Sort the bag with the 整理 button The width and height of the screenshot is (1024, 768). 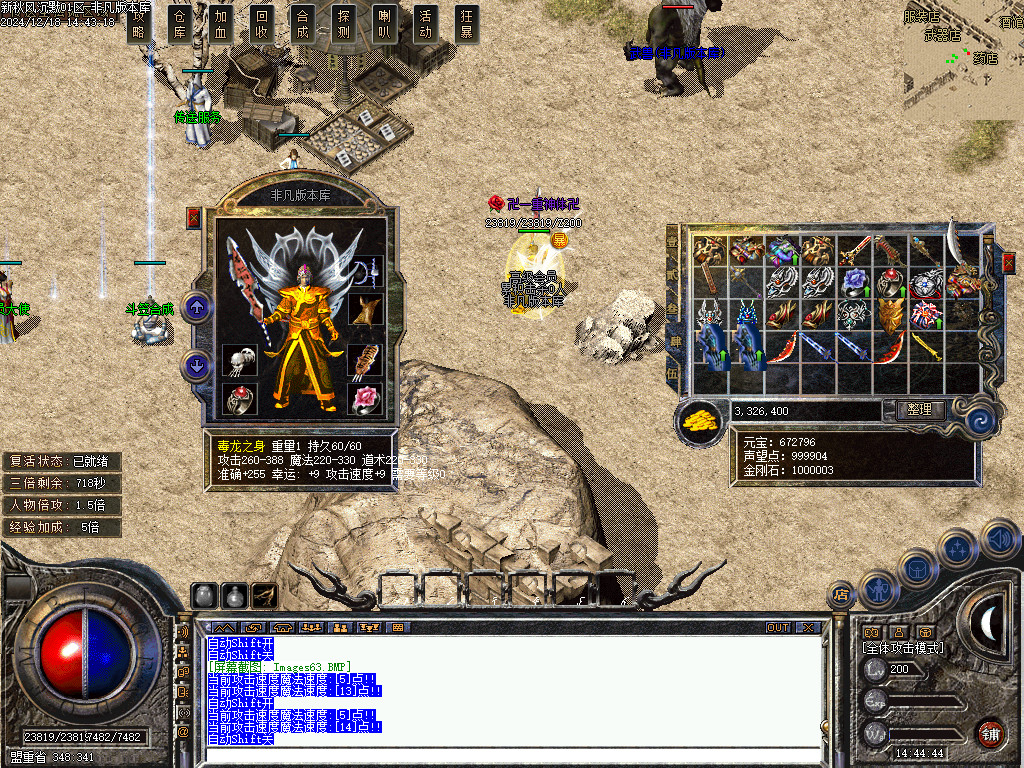913,410
